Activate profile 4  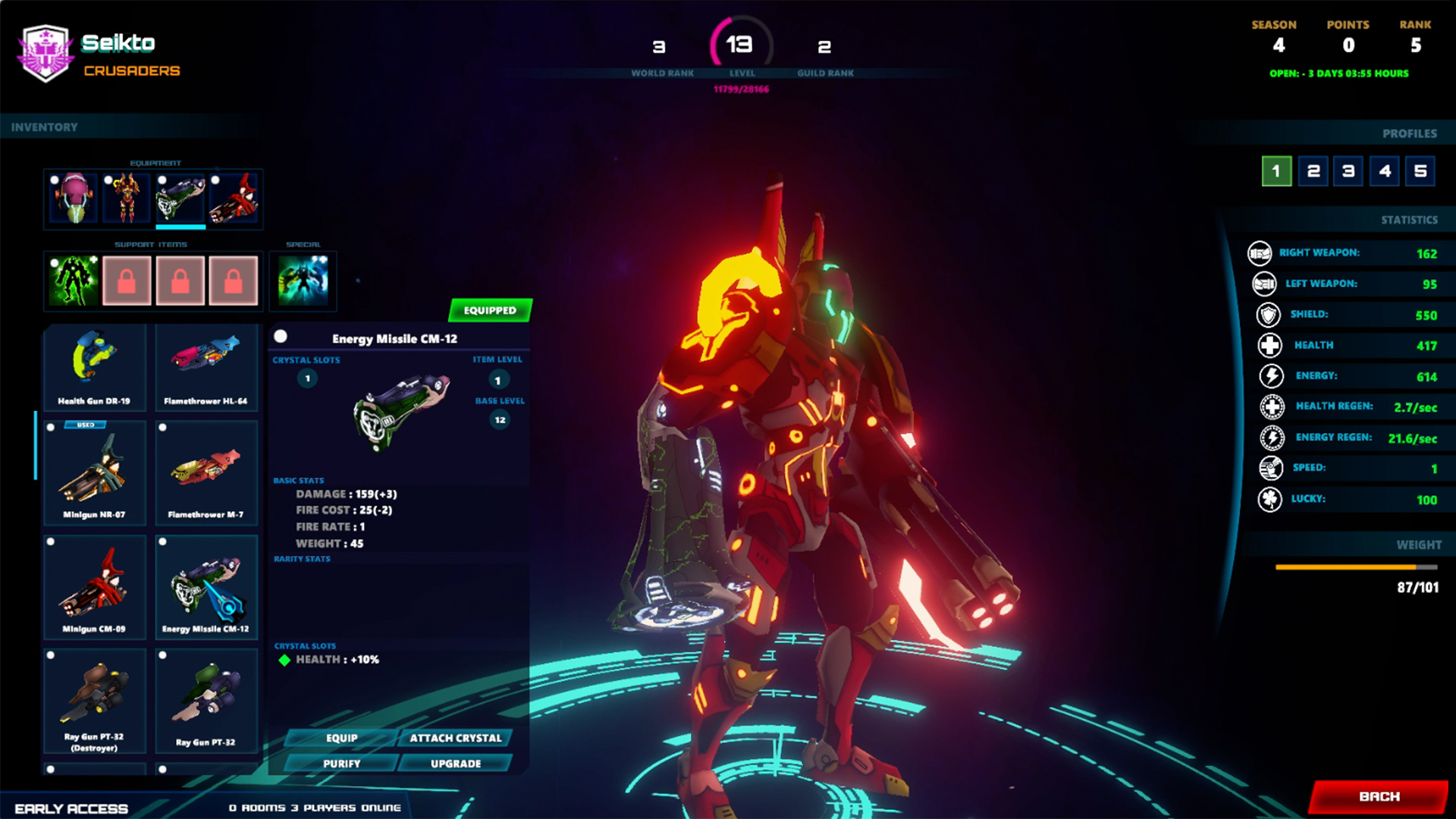coord(1385,171)
